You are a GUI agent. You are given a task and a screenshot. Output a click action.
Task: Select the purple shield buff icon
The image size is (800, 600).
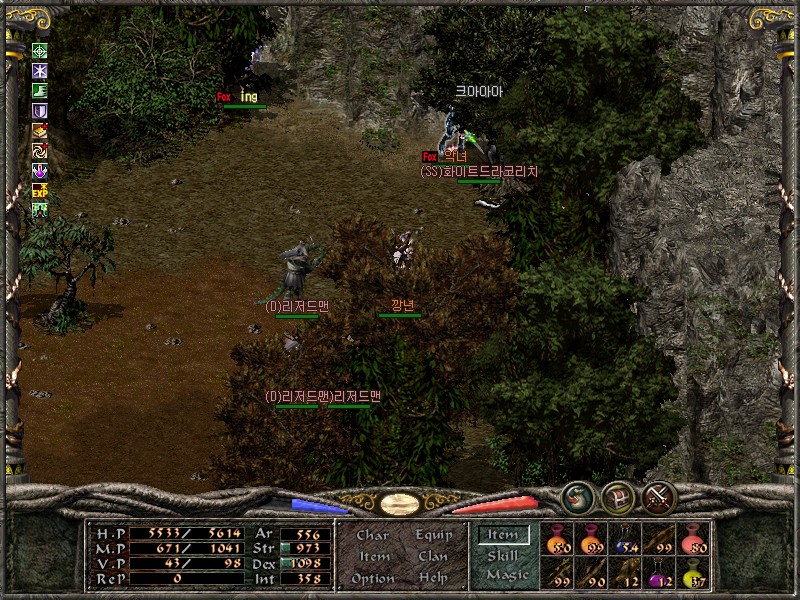pos(40,111)
